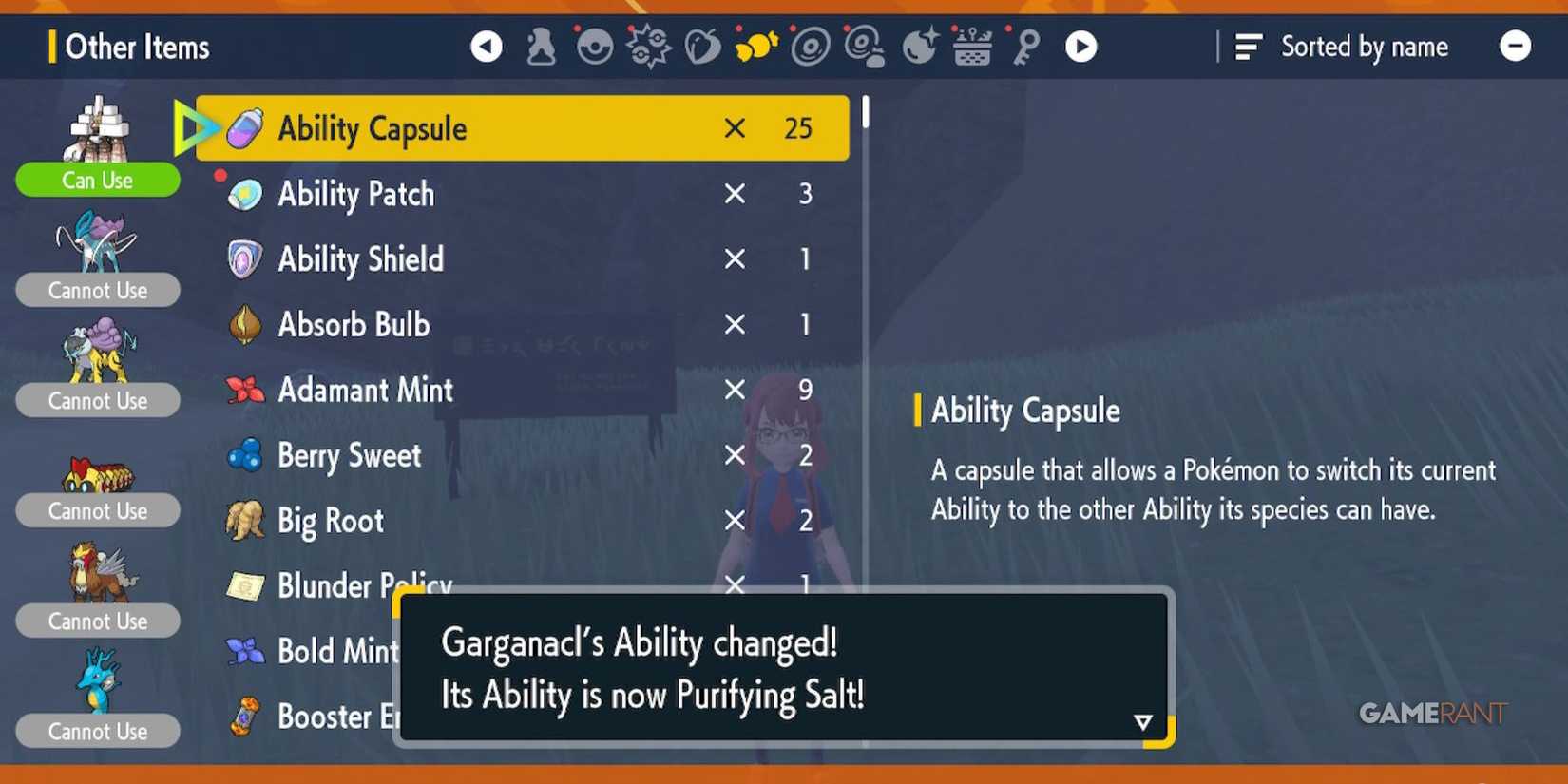The height and width of the screenshot is (784, 1568).
Task: Select the Key Items pocket icon
Action: point(1027,46)
